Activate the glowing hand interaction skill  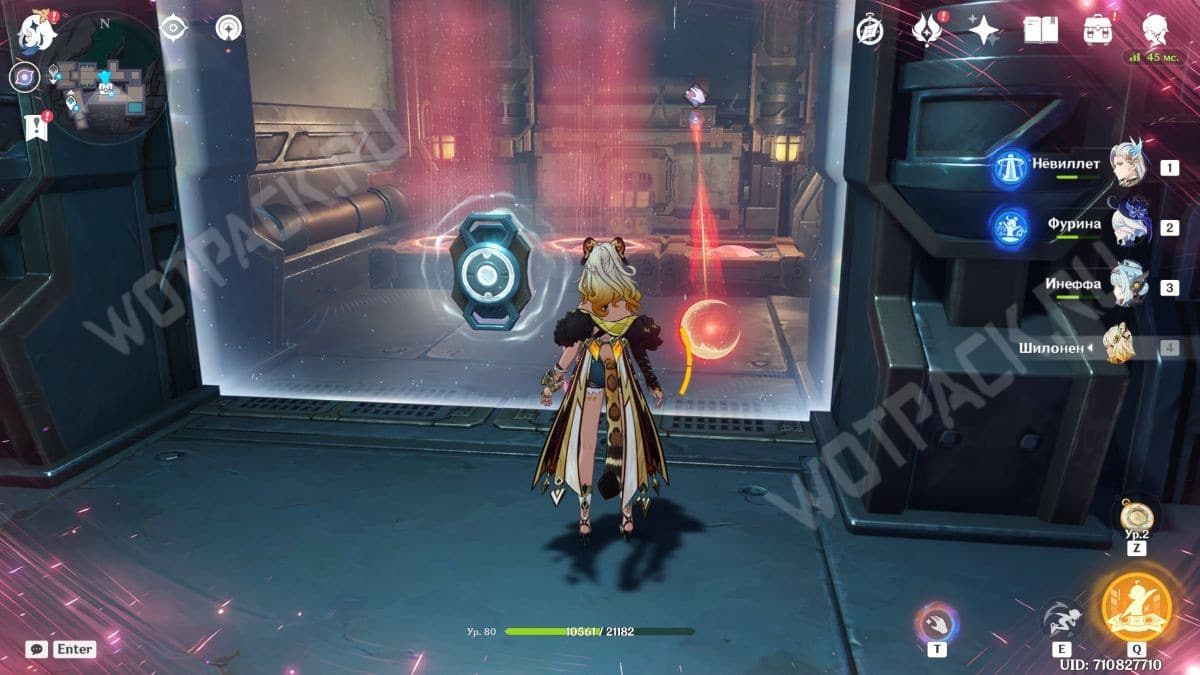[x=937, y=622]
